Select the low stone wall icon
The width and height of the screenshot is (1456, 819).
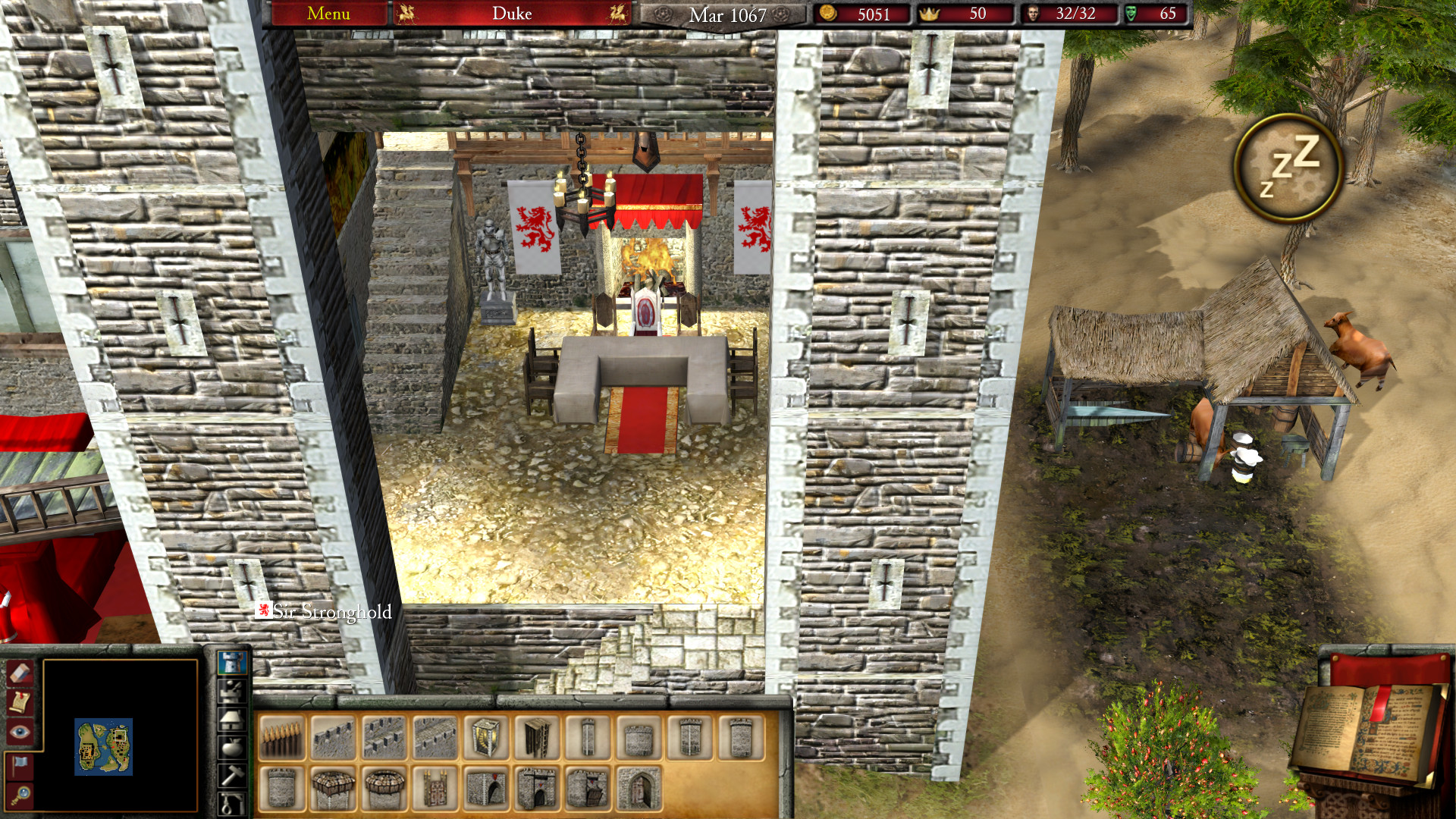(x=331, y=736)
